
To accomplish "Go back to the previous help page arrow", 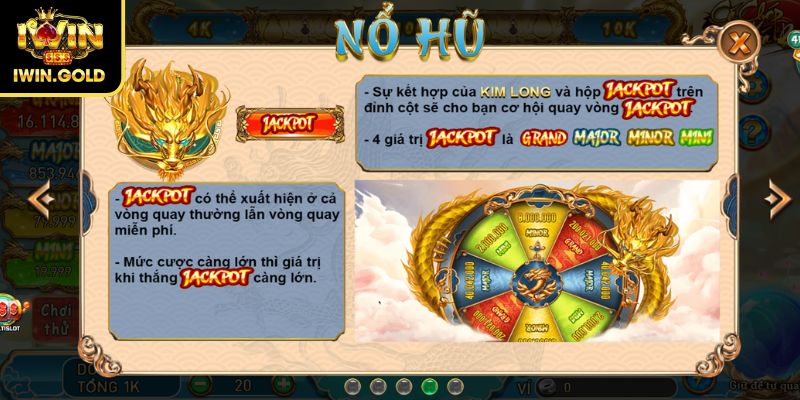I will [40, 200].
